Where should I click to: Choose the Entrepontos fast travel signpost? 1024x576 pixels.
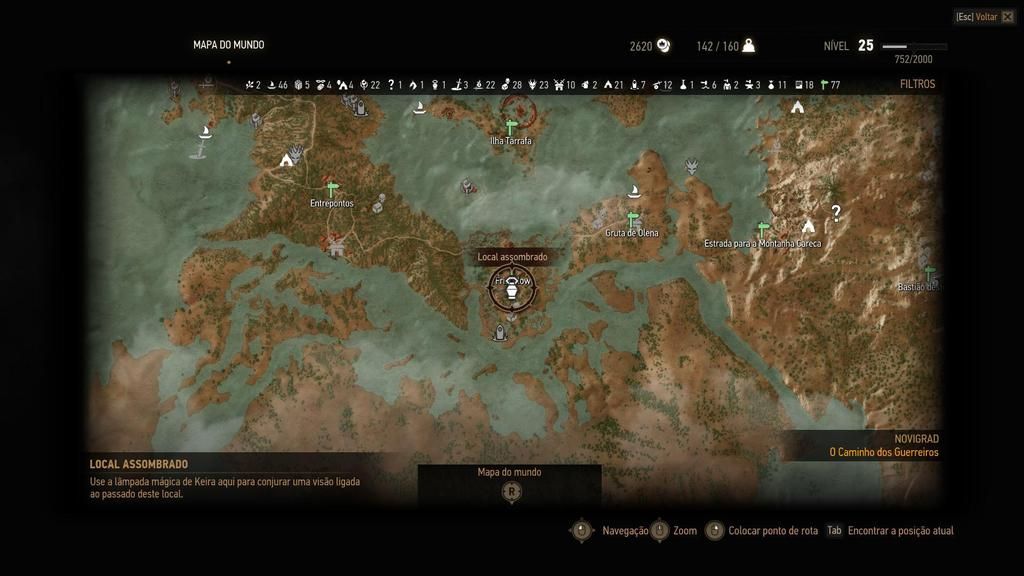pyautogui.click(x=332, y=189)
